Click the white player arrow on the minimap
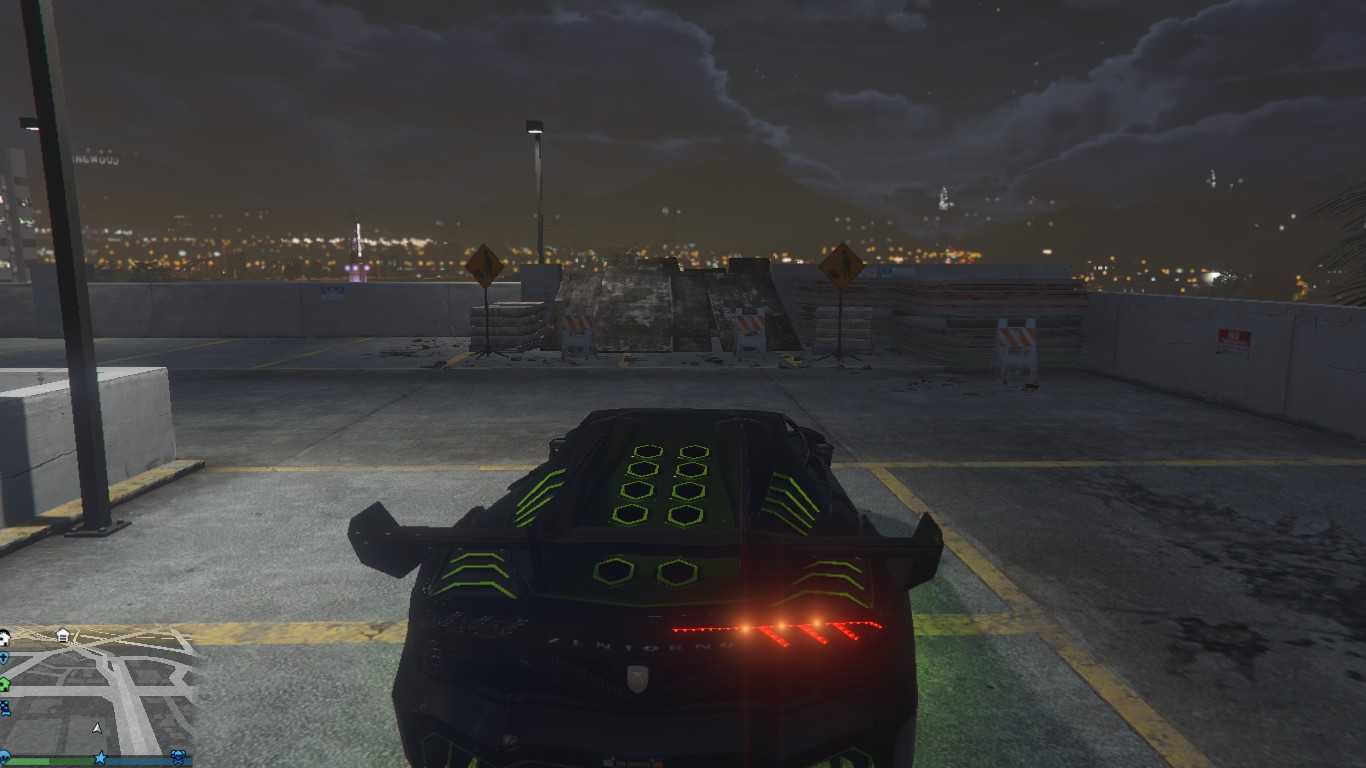 (x=97, y=728)
